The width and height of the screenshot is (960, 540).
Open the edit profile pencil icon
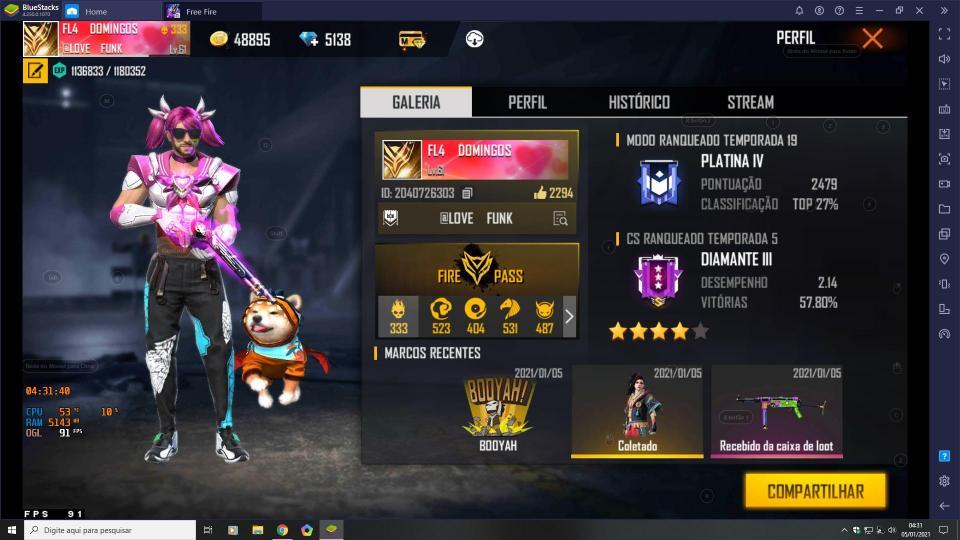(35, 71)
